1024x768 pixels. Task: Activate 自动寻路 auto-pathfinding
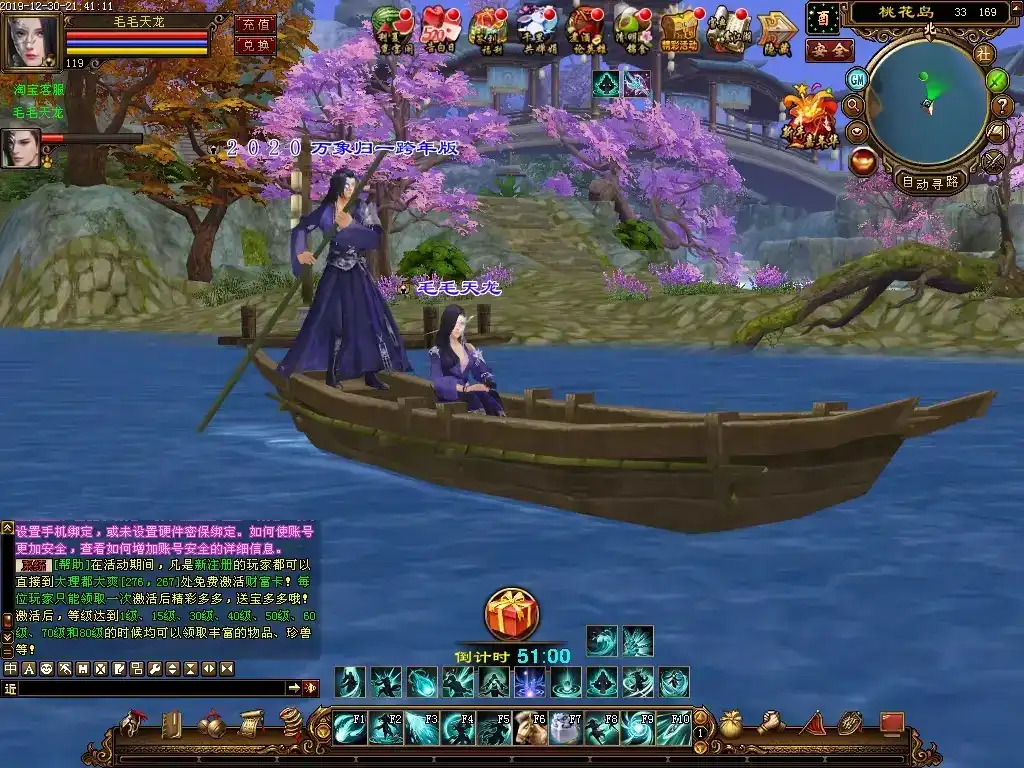pyautogui.click(x=930, y=181)
